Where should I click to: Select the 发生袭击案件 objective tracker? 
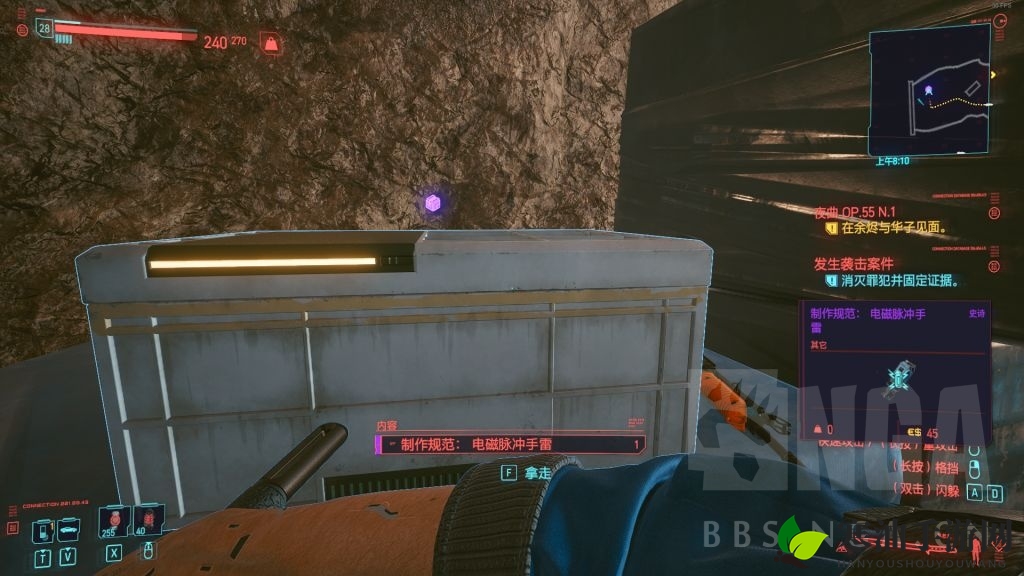864,265
